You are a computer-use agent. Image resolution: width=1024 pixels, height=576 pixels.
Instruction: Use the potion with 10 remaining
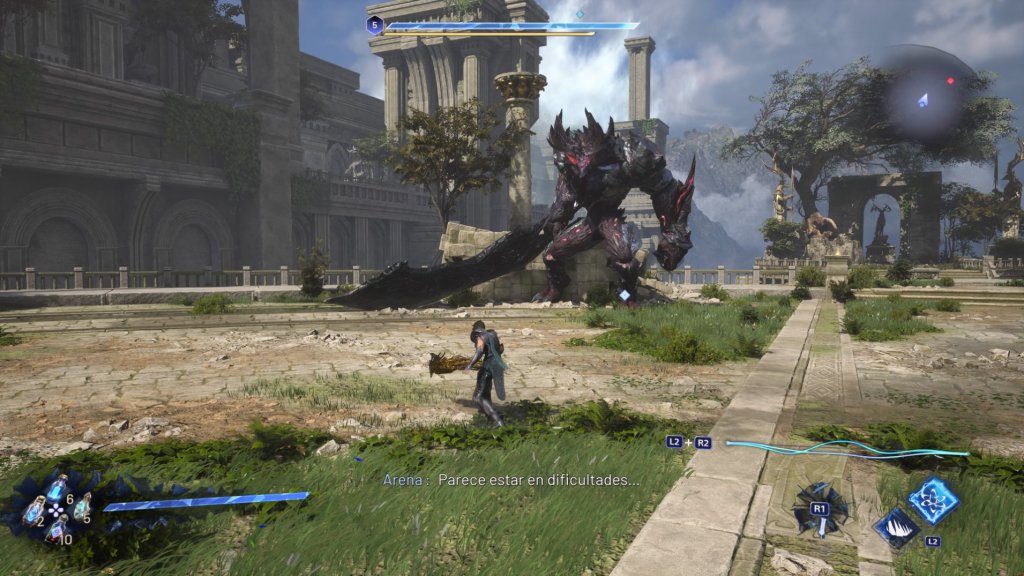coord(57,530)
